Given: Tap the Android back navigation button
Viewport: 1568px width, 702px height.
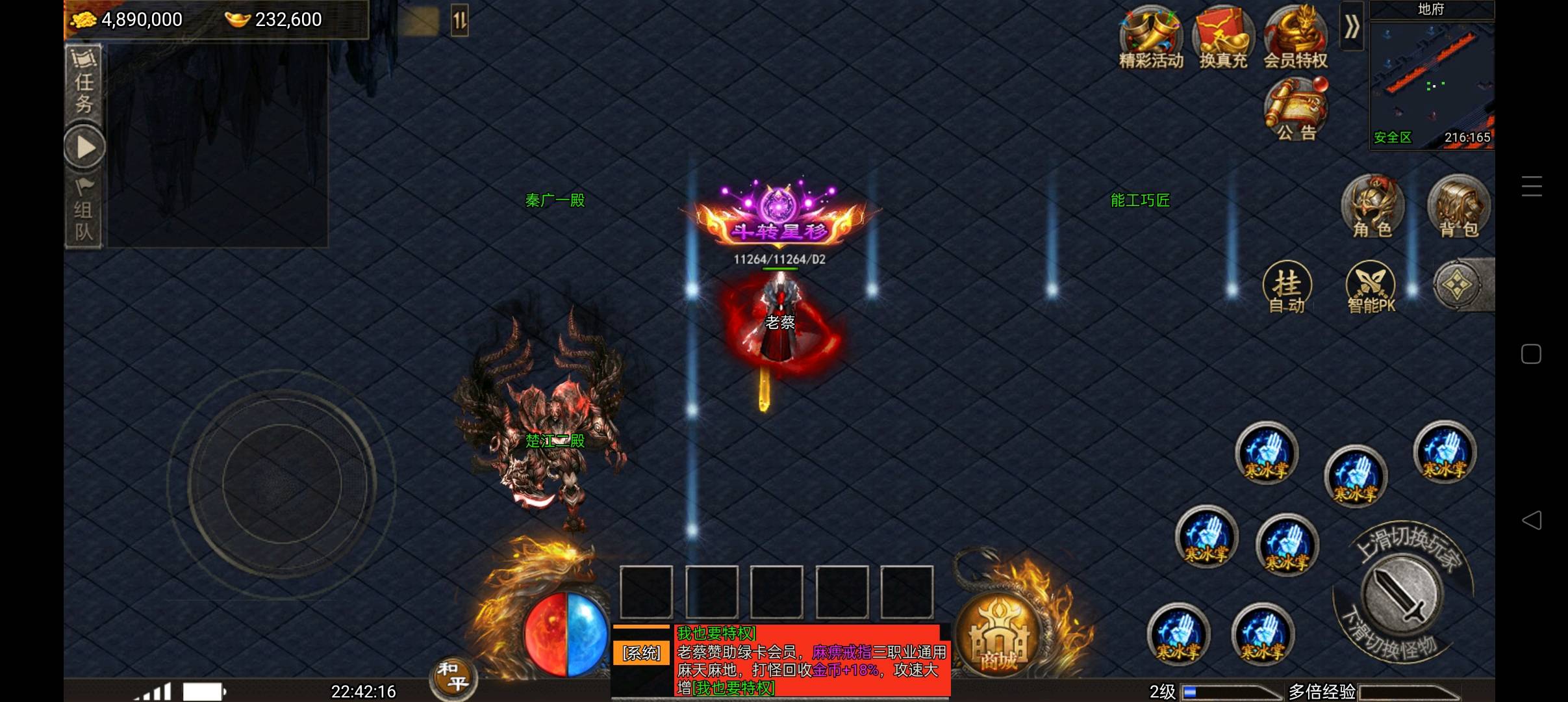Looking at the screenshot, I should [x=1532, y=520].
